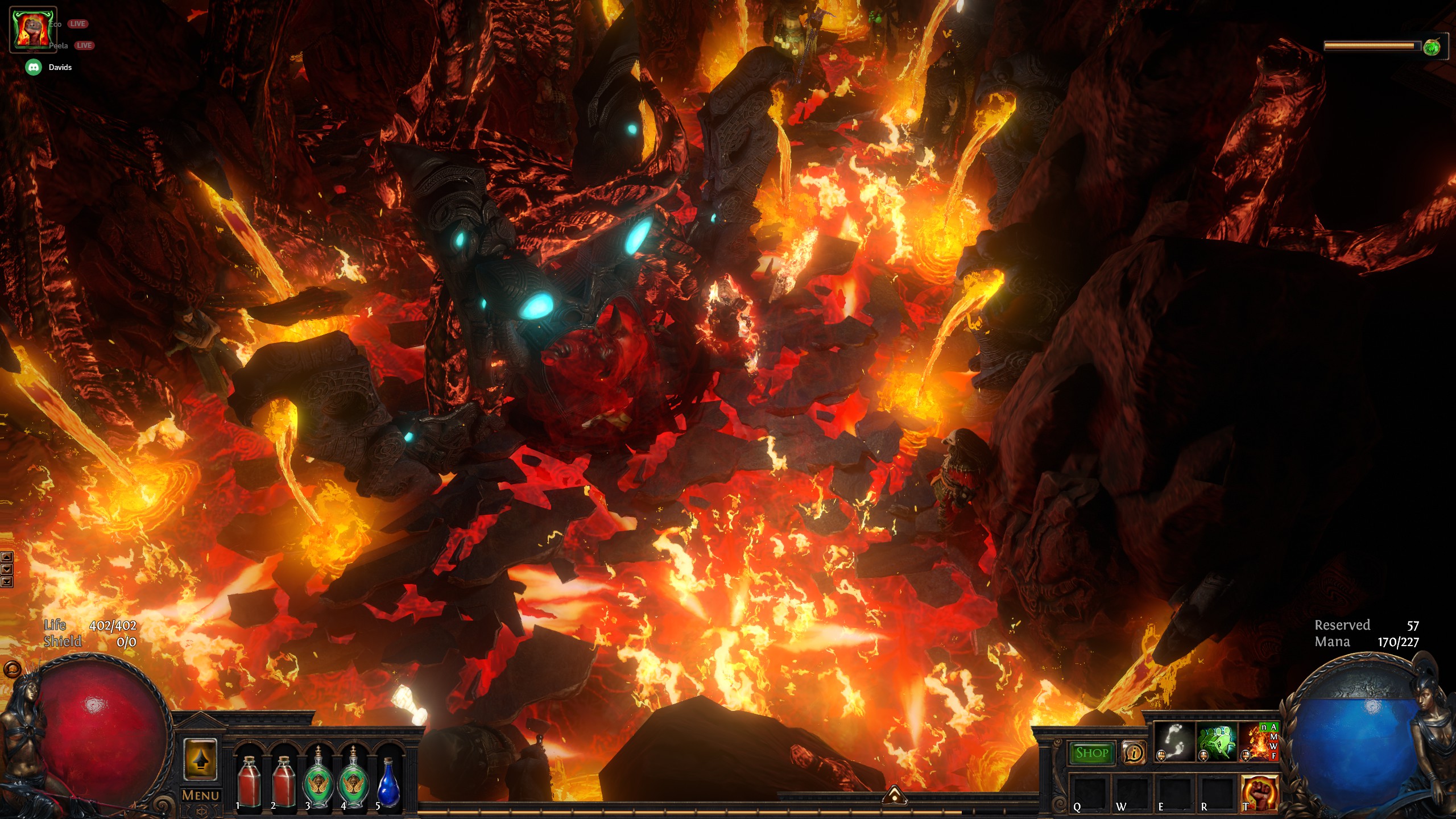Click the small round icon above life orb
The image size is (1456, 819).
click(12, 669)
